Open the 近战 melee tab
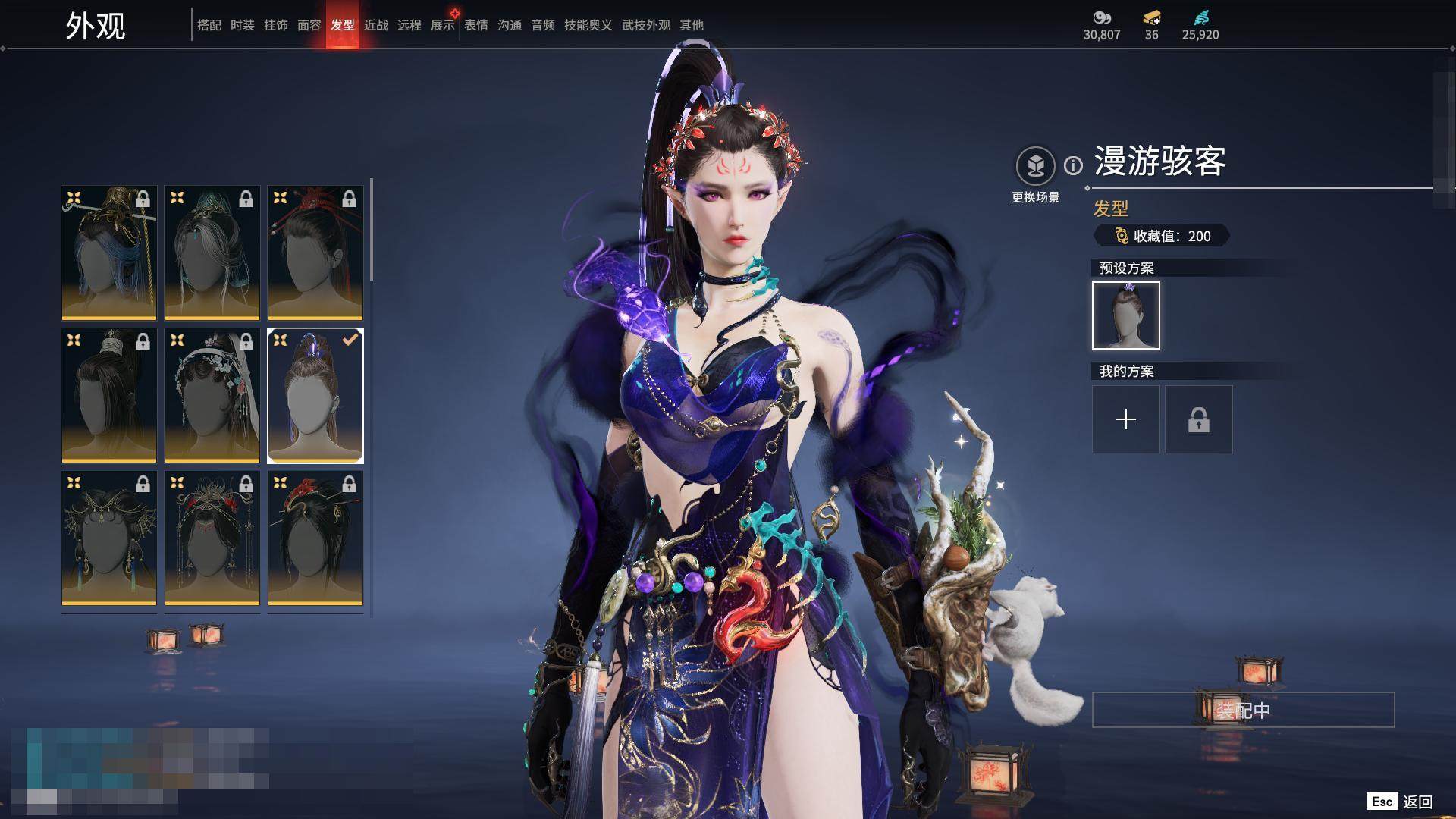This screenshot has height=819, width=1456. 375,25
